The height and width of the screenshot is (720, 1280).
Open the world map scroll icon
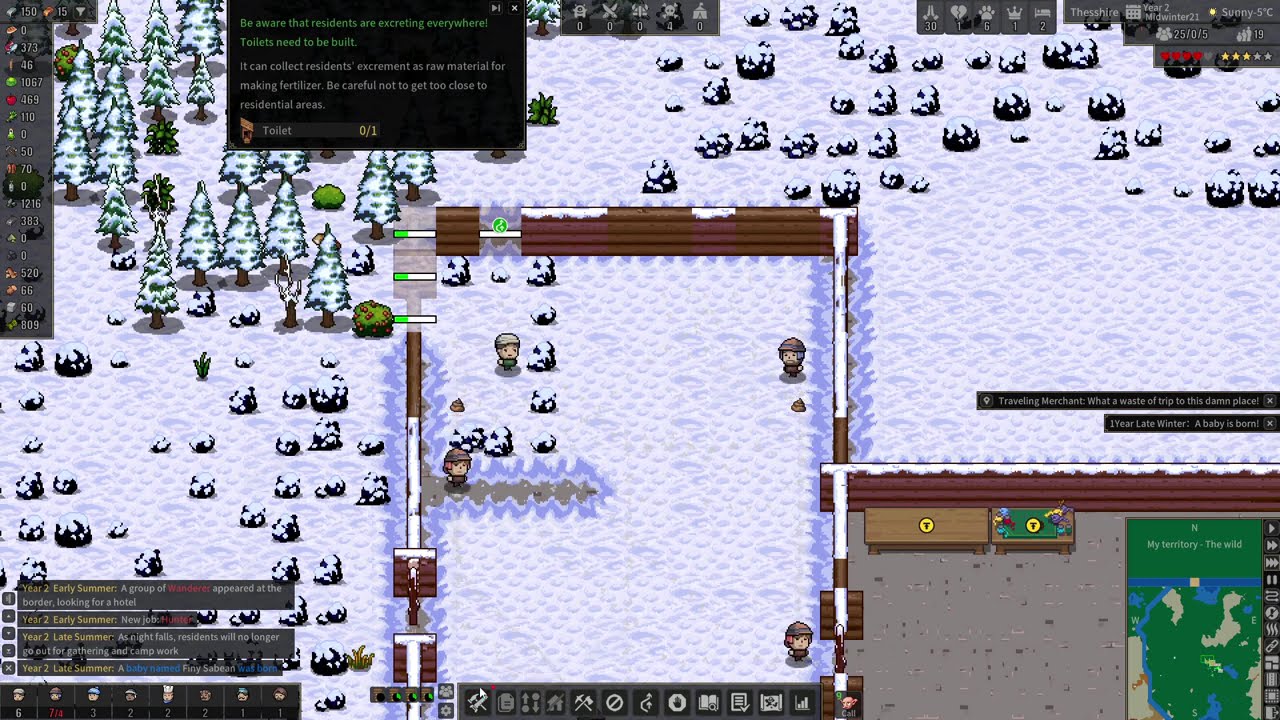pyautogui.click(x=771, y=702)
